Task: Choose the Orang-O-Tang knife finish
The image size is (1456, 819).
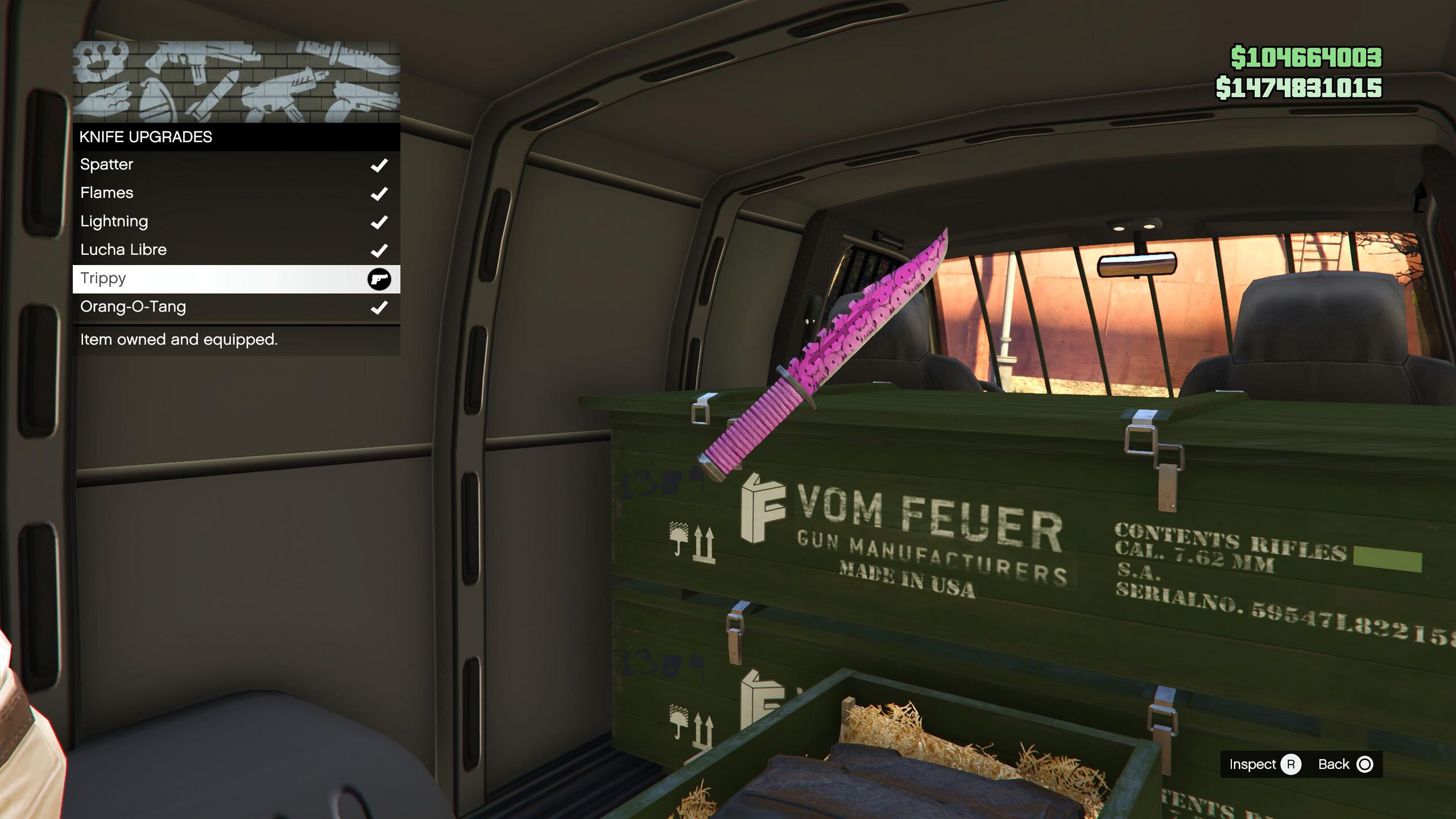Action: point(236,307)
